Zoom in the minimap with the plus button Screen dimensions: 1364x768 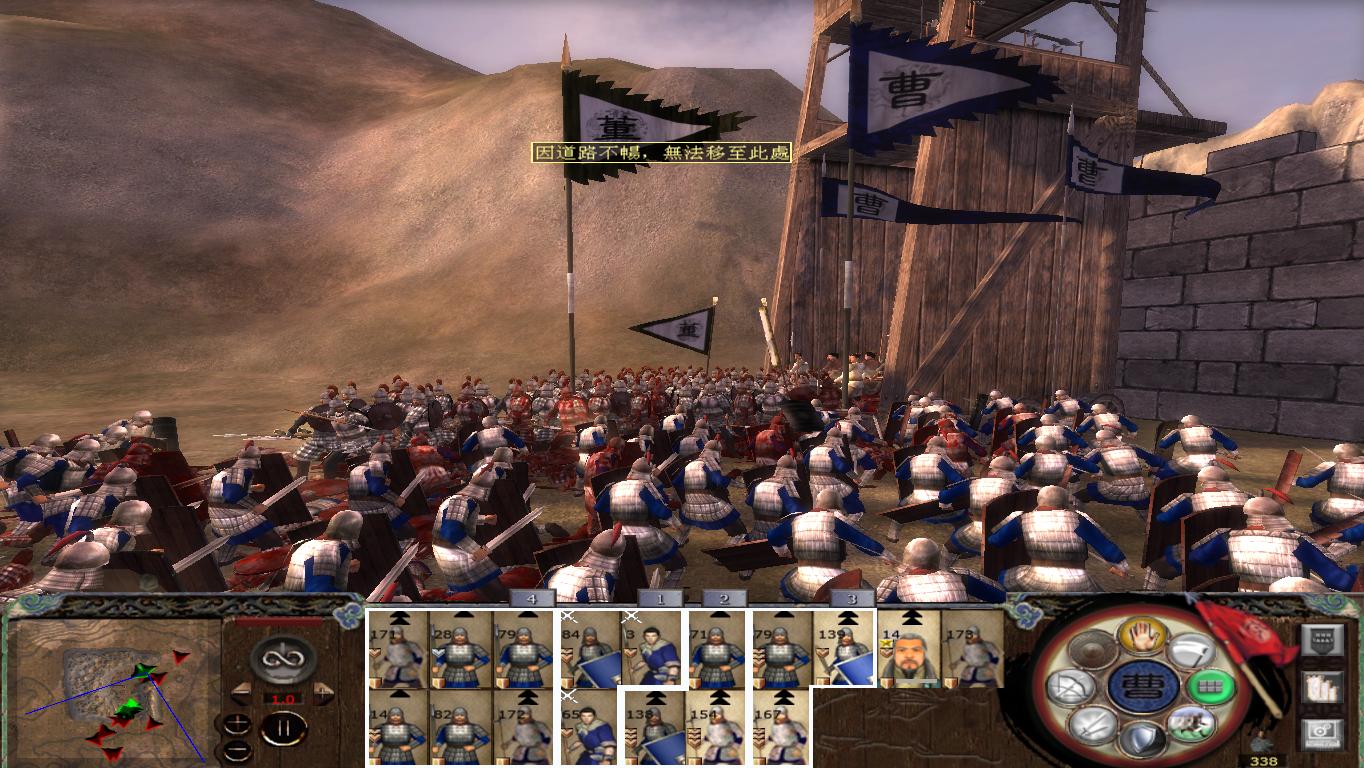(x=237, y=722)
